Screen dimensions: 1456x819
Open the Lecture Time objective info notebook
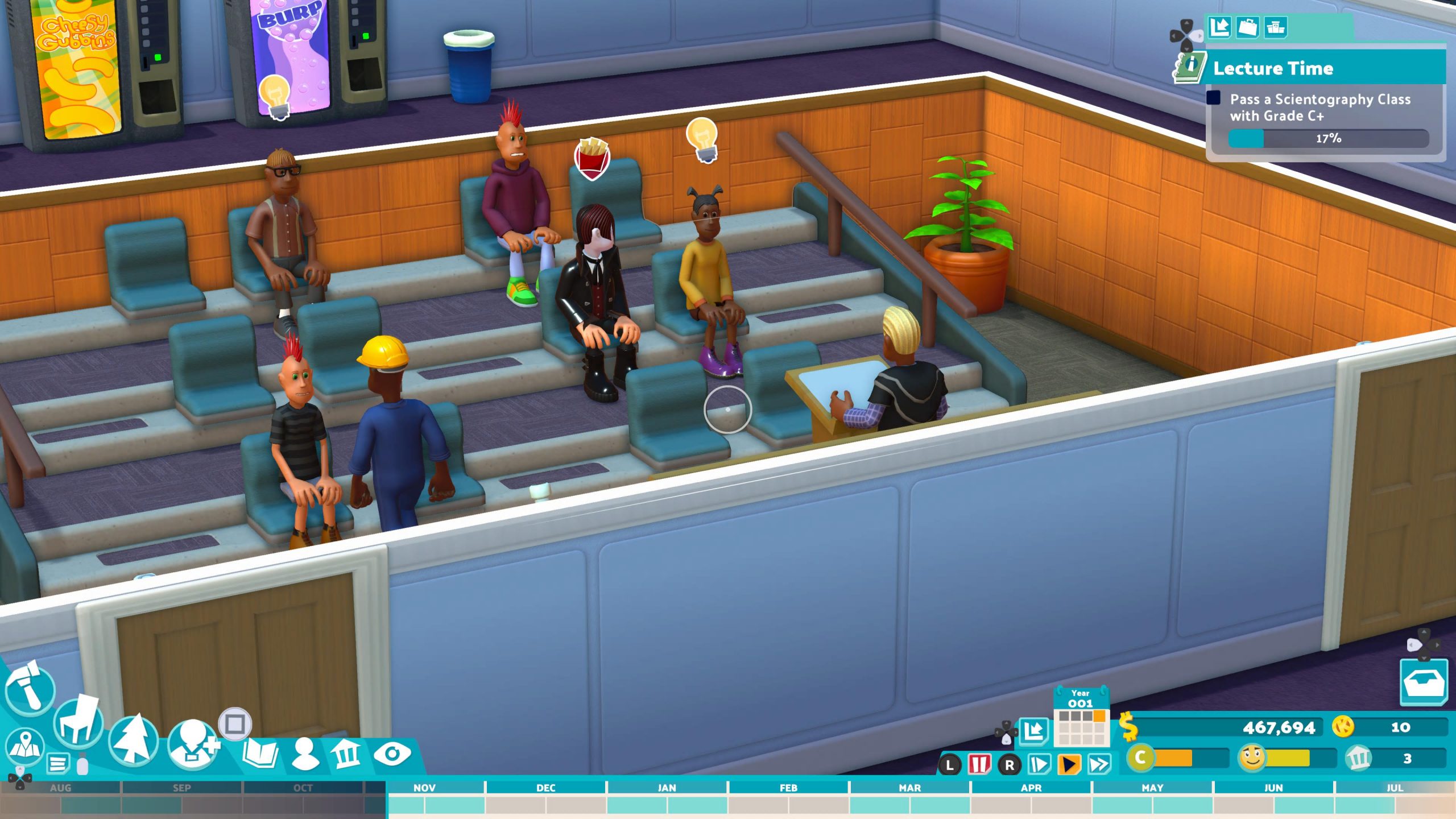coord(1190,67)
